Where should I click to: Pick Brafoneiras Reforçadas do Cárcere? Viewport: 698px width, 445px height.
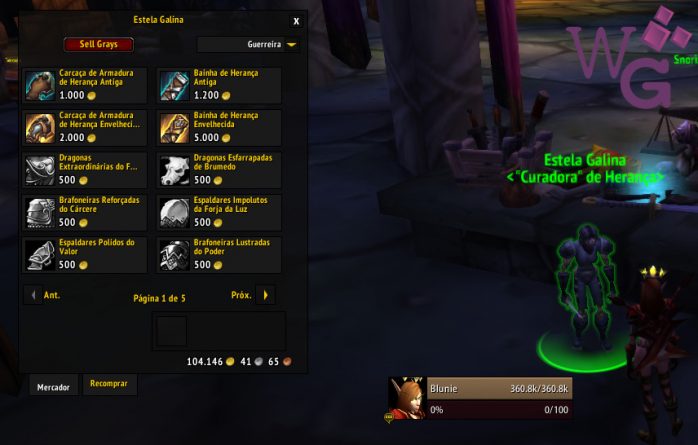[x=44, y=212]
